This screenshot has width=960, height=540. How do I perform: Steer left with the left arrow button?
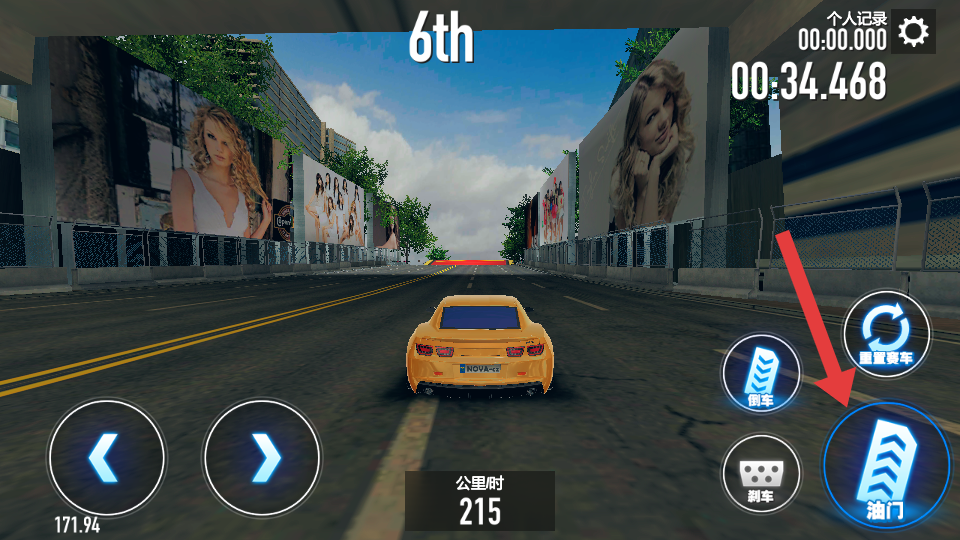107,457
